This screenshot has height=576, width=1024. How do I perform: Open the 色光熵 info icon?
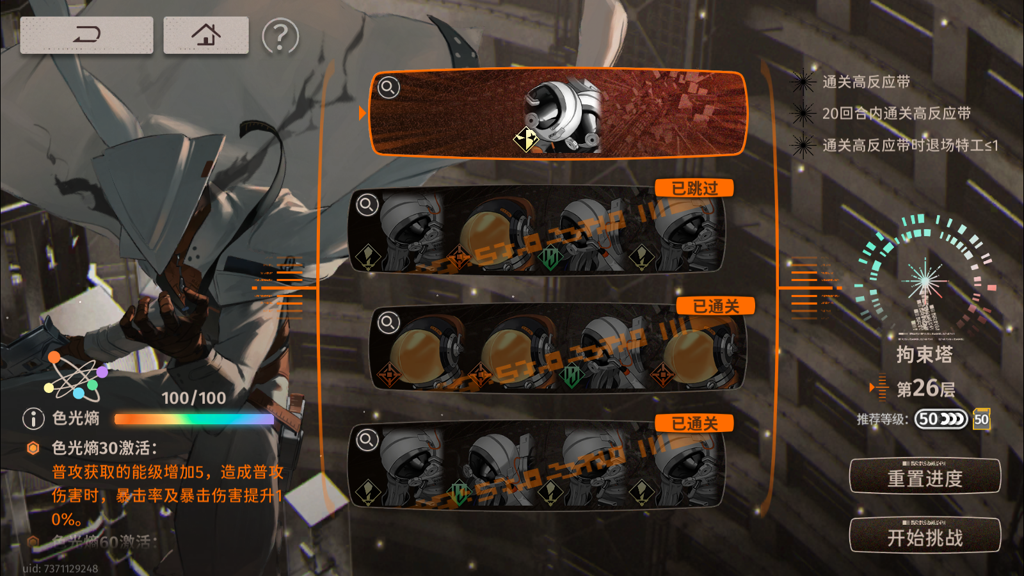(x=34, y=419)
